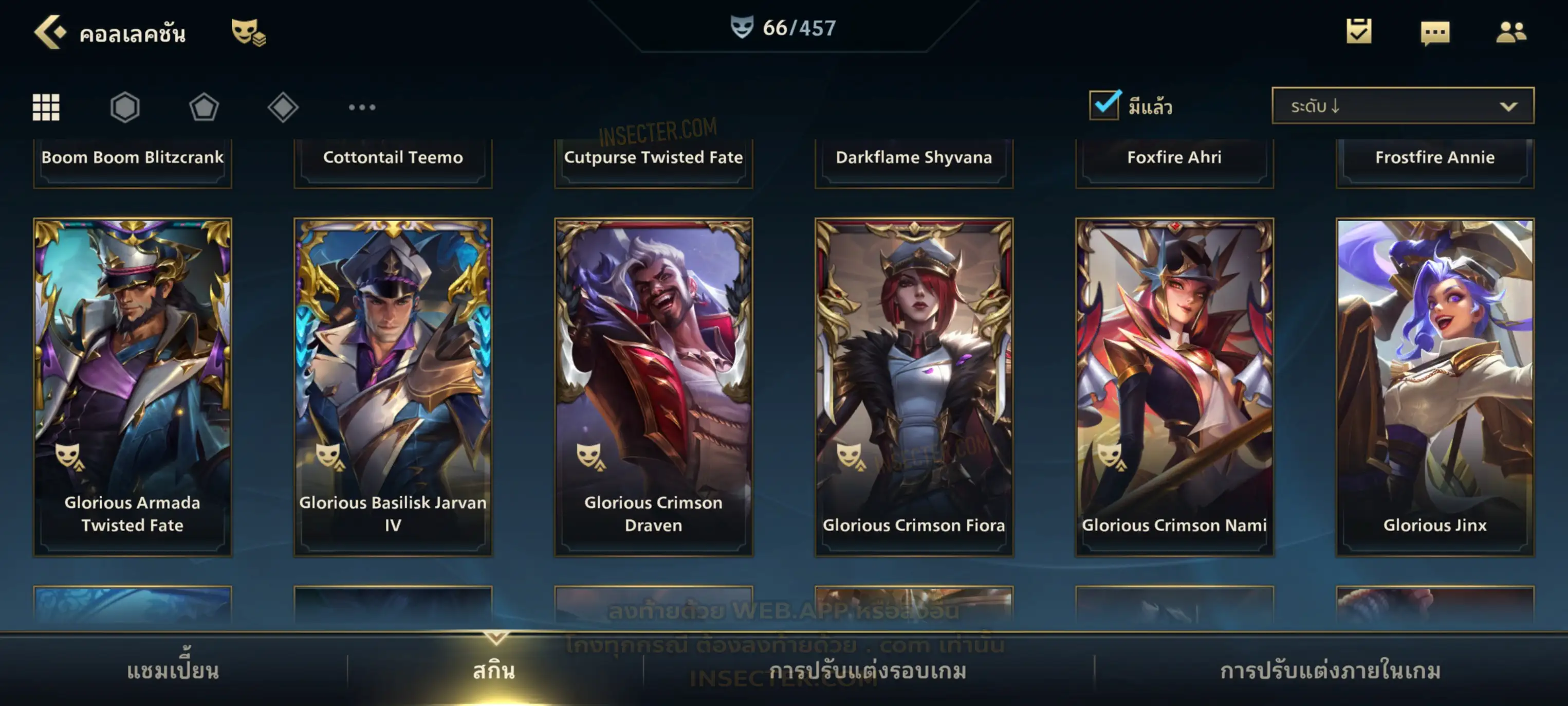This screenshot has height=706, width=1568.
Task: Switch to the in-game customization tab
Action: click(1331, 671)
